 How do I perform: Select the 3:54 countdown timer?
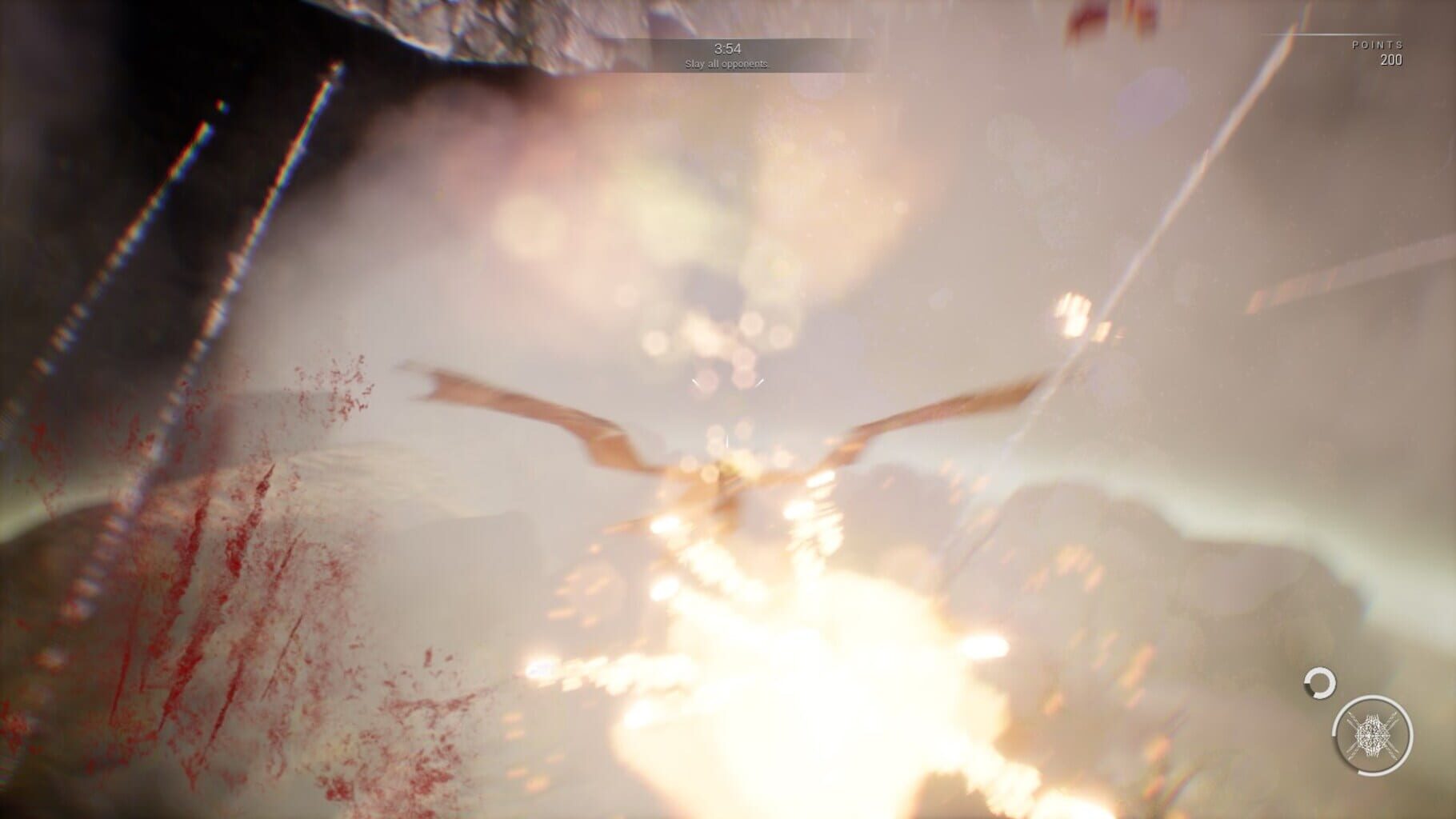pyautogui.click(x=726, y=46)
